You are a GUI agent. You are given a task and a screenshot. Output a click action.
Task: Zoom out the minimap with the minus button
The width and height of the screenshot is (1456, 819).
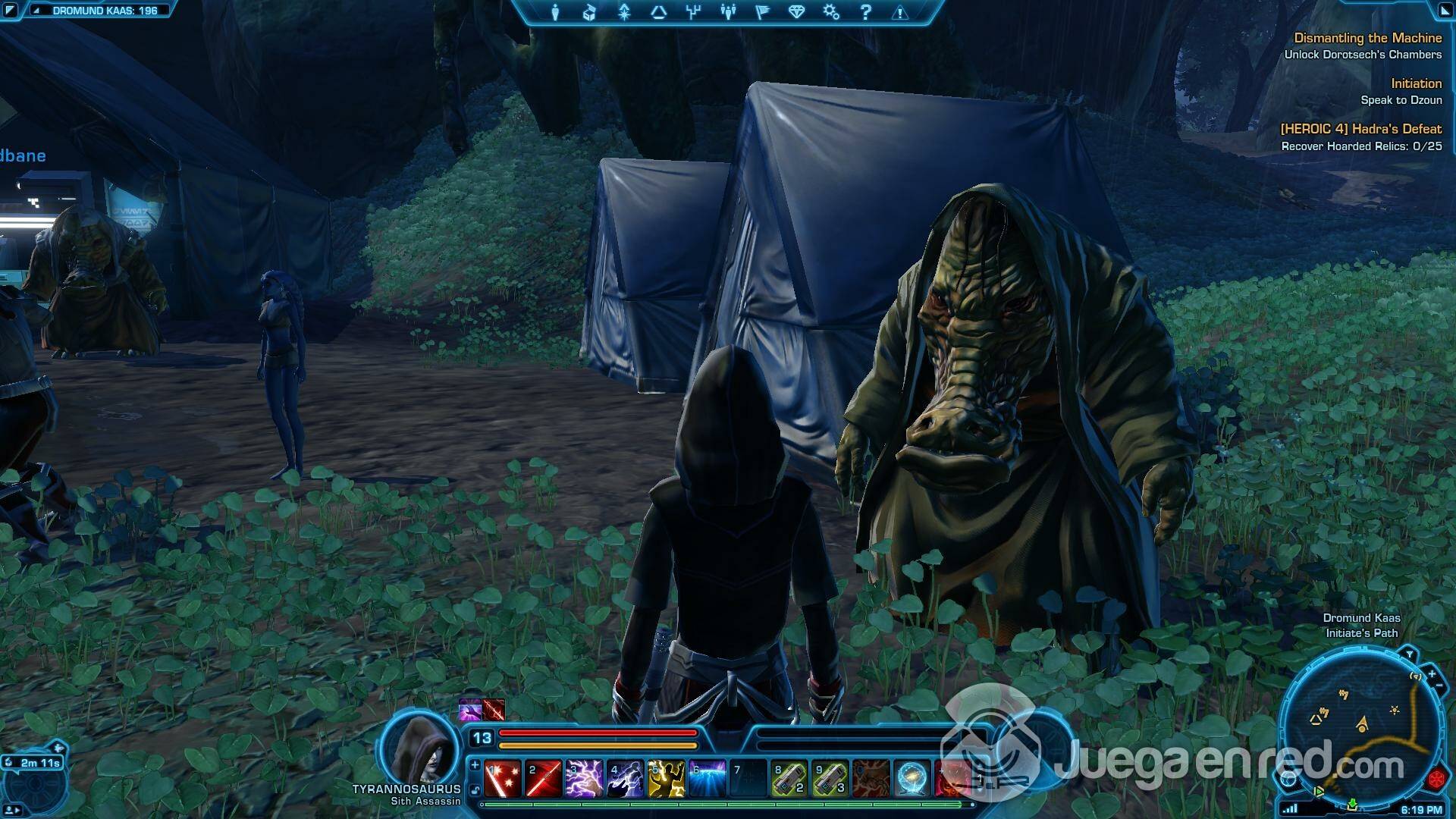[1439, 685]
